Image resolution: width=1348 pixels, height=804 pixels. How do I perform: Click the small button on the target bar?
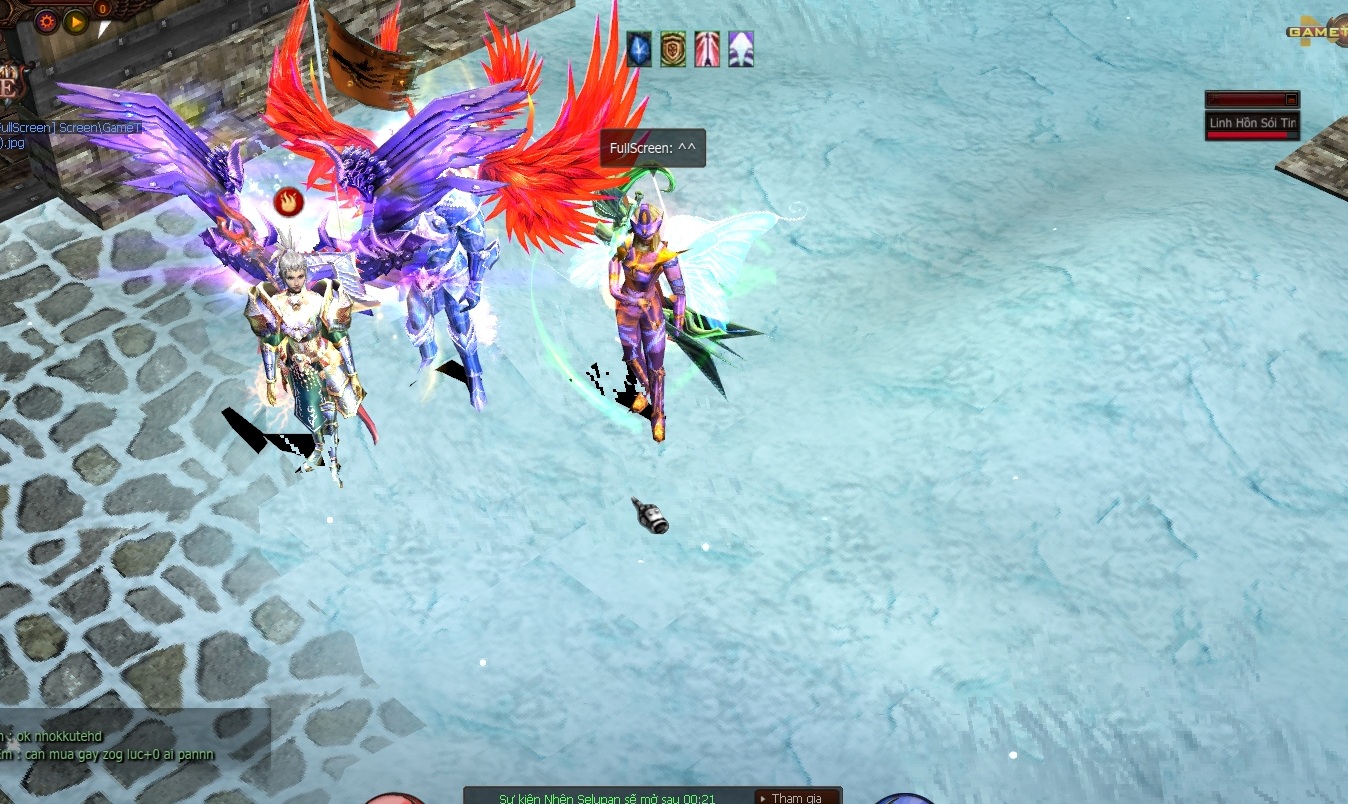click(1291, 100)
